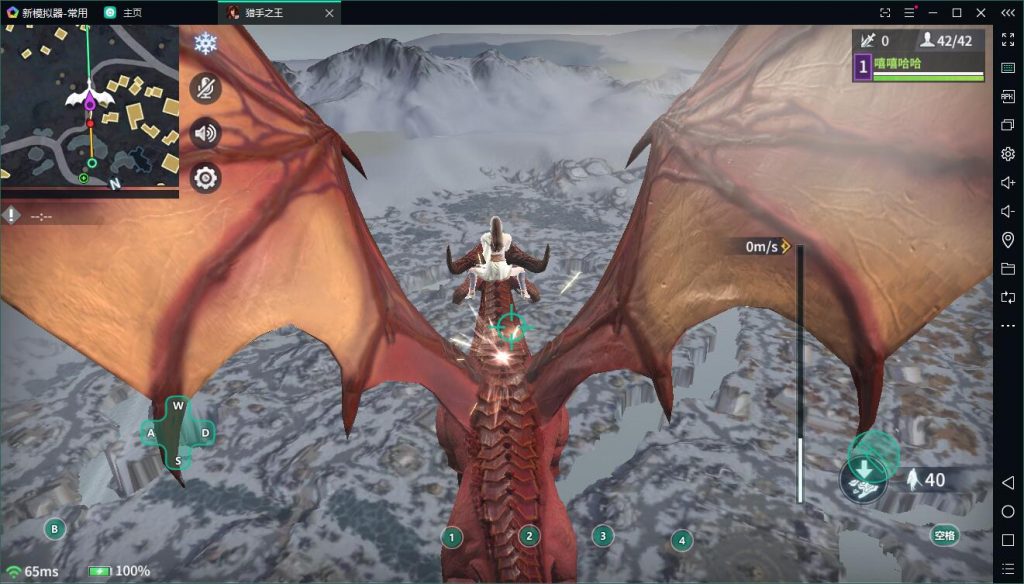Select the number 3 slot button
Viewport: 1024px width, 584px height.
click(x=602, y=535)
